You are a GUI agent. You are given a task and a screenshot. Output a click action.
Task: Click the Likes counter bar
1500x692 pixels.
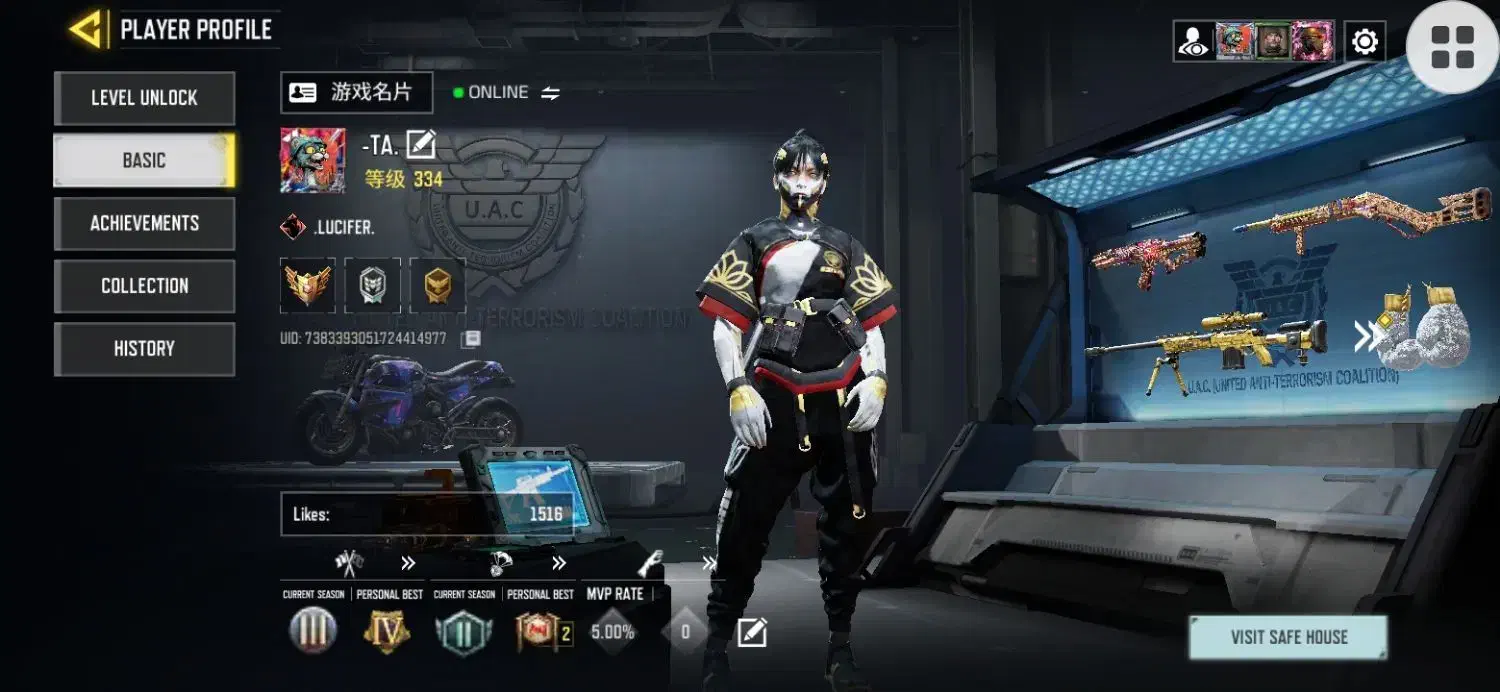coord(428,514)
